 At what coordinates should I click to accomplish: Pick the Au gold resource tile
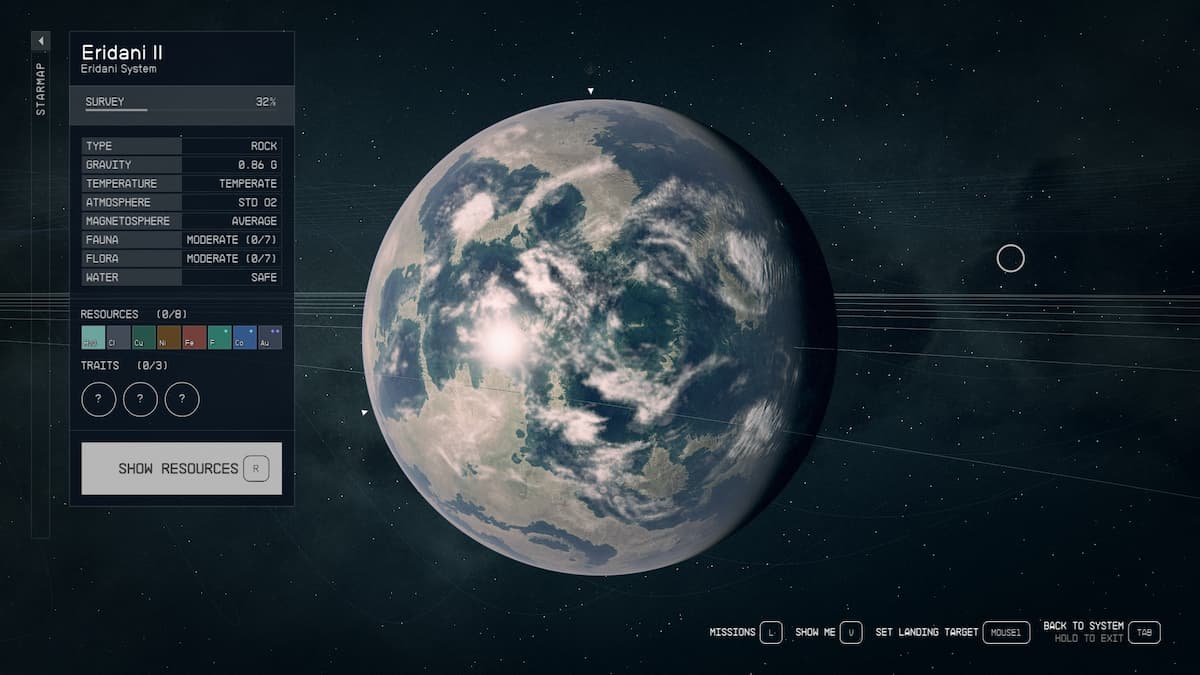pyautogui.click(x=270, y=338)
